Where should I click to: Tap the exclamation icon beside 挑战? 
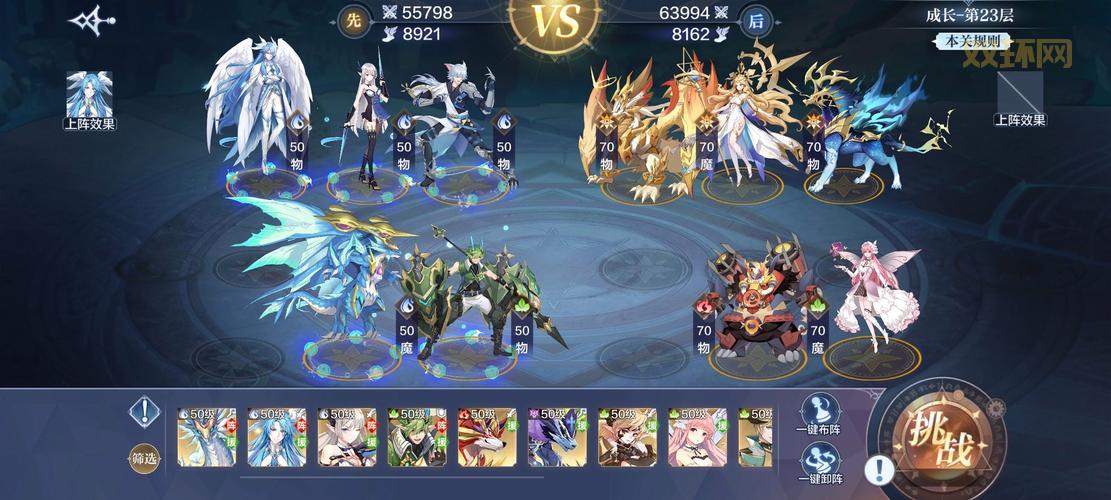pyautogui.click(x=879, y=469)
